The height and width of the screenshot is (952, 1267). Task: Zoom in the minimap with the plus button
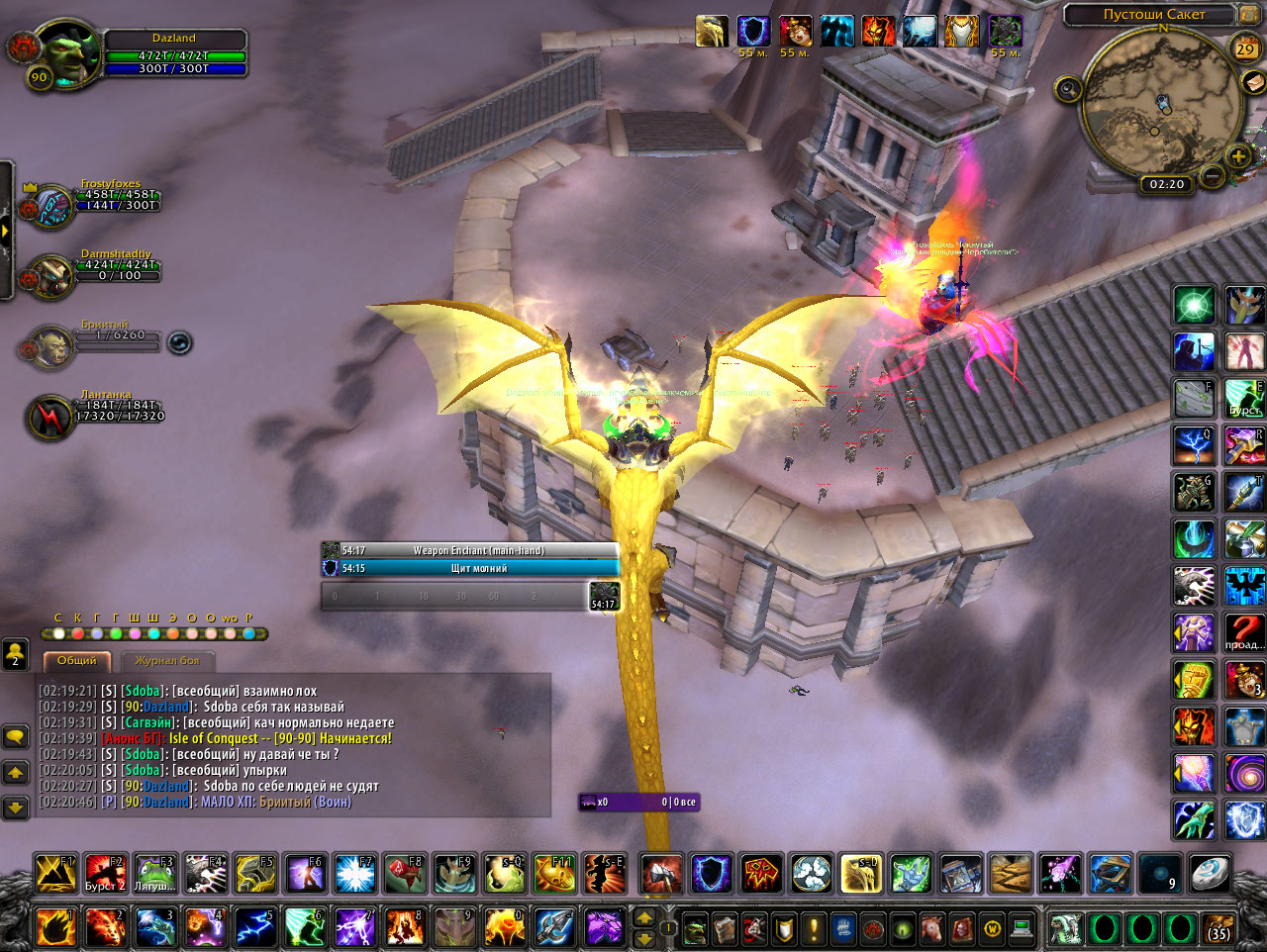click(x=1238, y=156)
